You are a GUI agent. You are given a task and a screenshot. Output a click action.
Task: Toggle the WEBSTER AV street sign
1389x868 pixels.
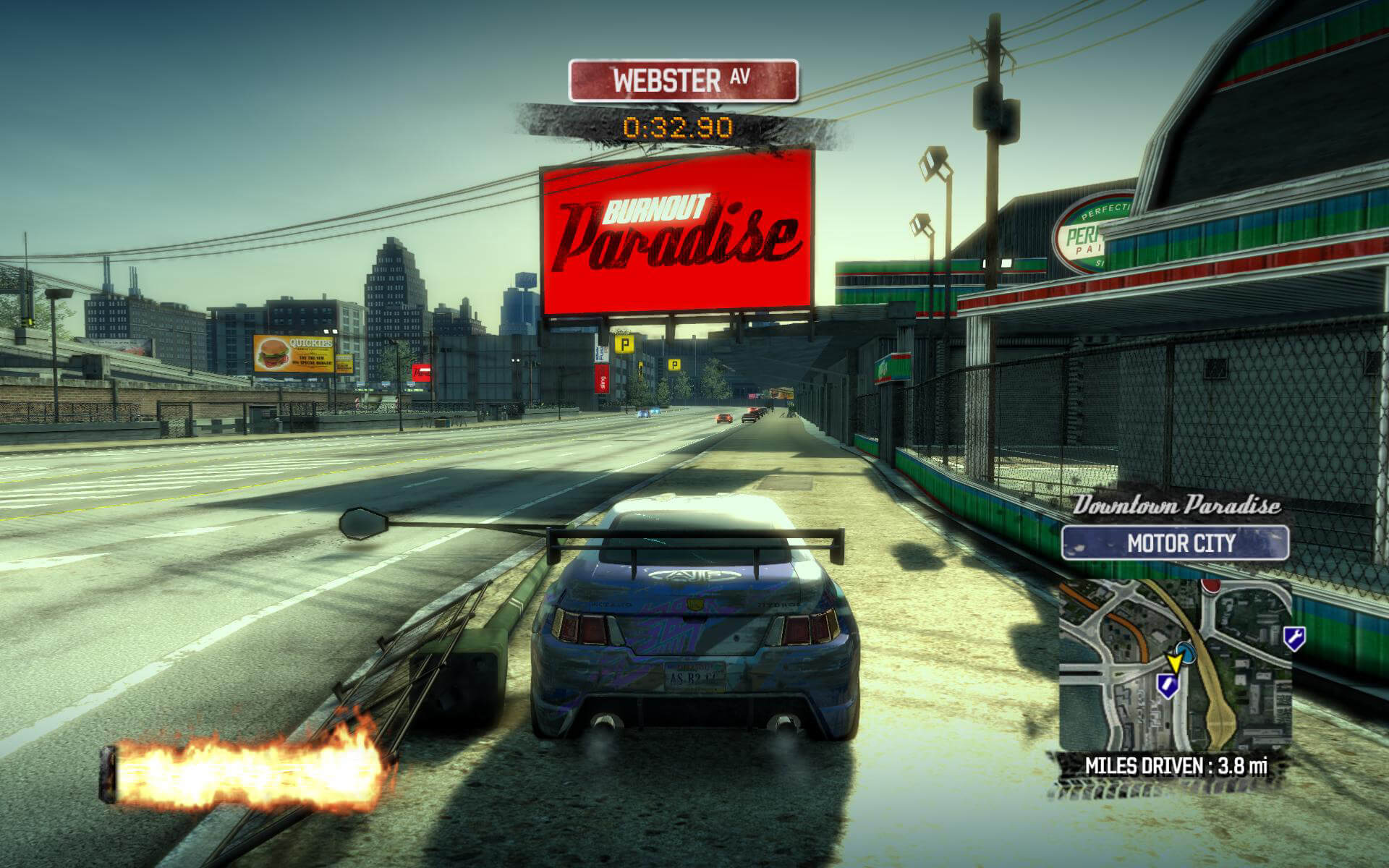(x=684, y=80)
